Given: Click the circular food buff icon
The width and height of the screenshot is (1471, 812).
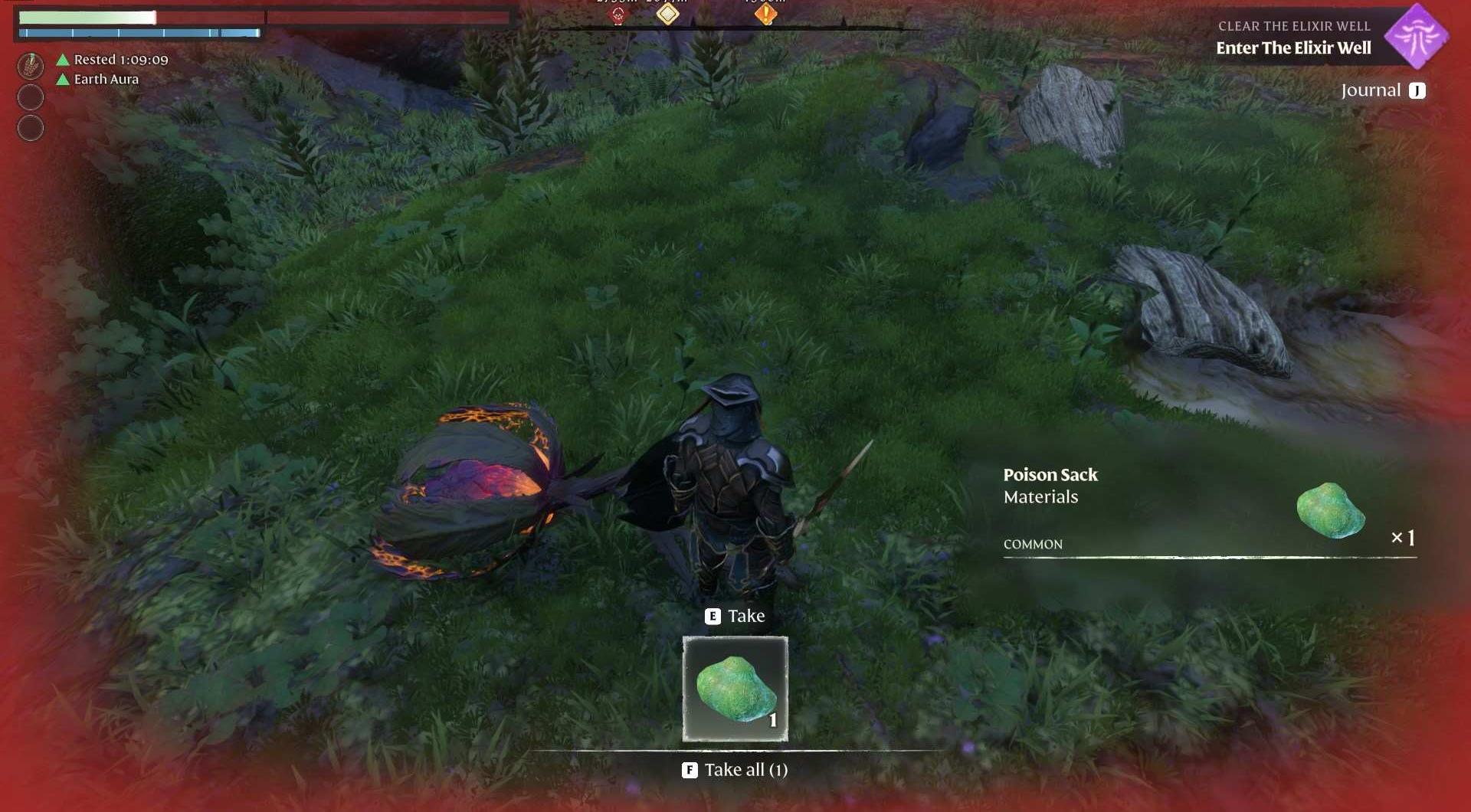Looking at the screenshot, I should point(31,67).
